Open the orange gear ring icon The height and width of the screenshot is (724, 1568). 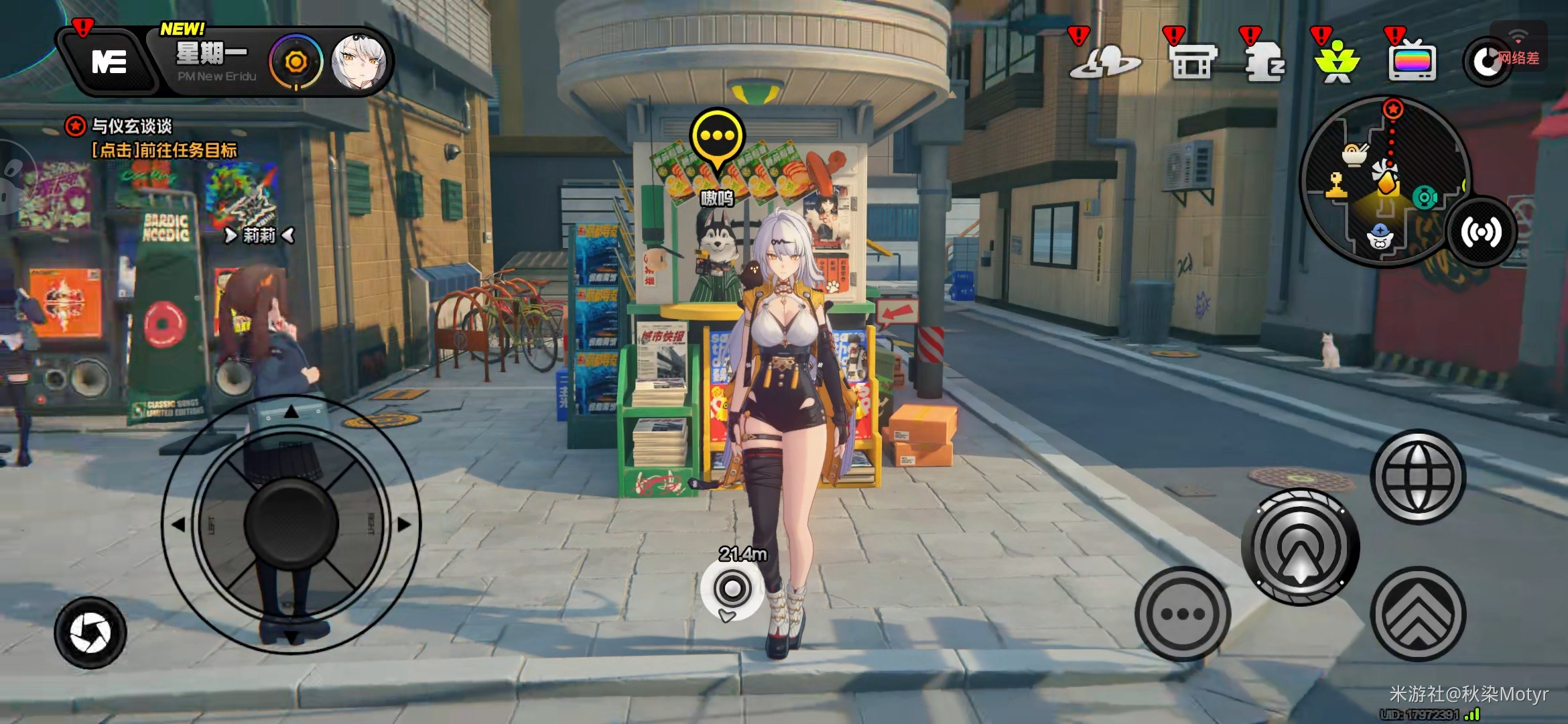[296, 62]
